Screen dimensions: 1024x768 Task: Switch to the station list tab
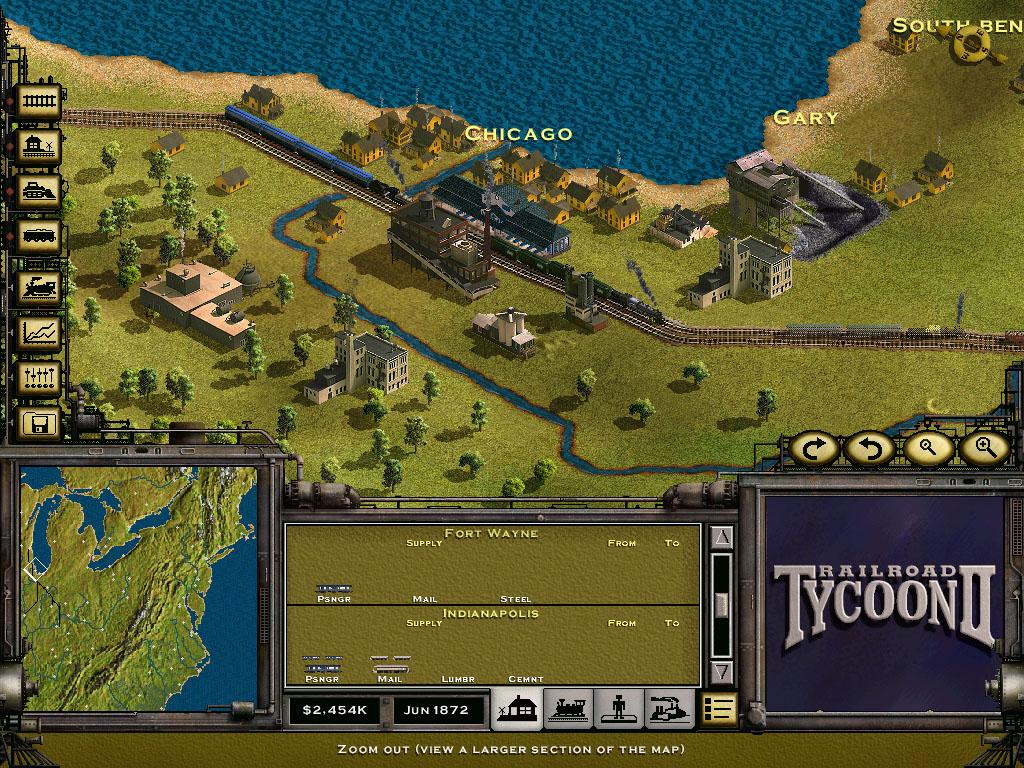coord(517,709)
